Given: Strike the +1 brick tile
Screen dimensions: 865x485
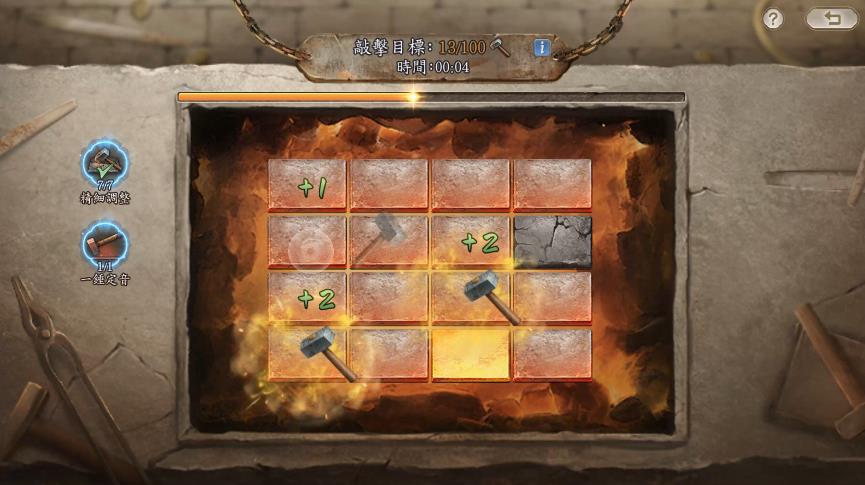Looking at the screenshot, I should click(x=307, y=185).
